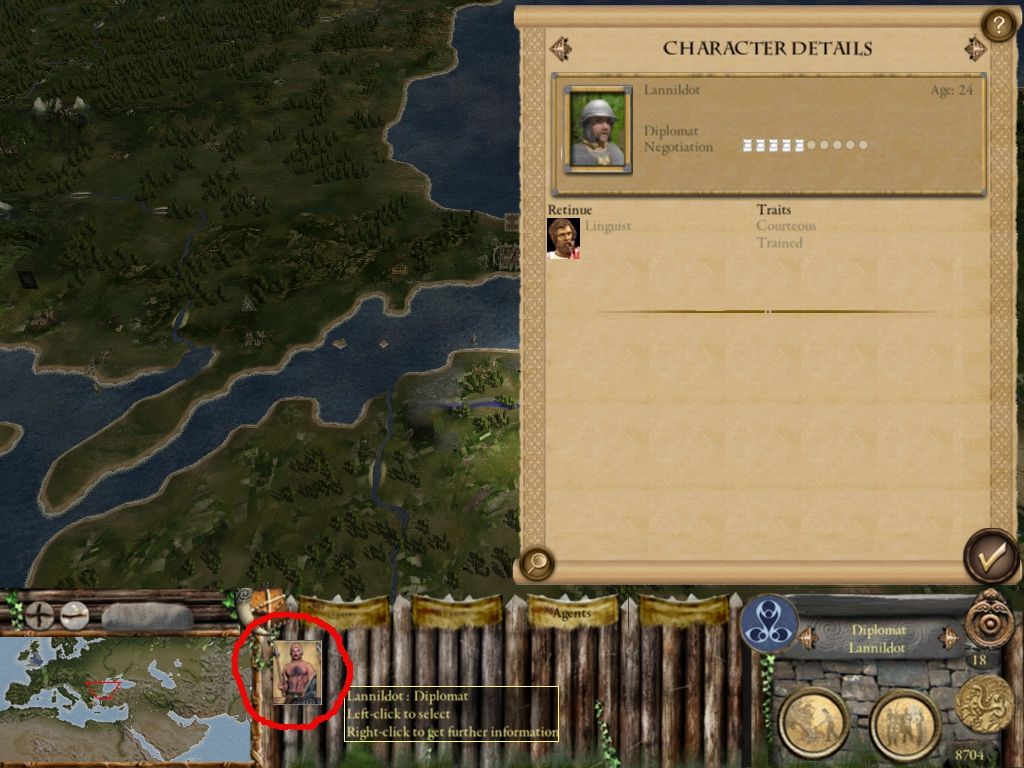The width and height of the screenshot is (1024, 768).
Task: Confirm and close Character Details with the checkmark
Action: click(x=990, y=558)
